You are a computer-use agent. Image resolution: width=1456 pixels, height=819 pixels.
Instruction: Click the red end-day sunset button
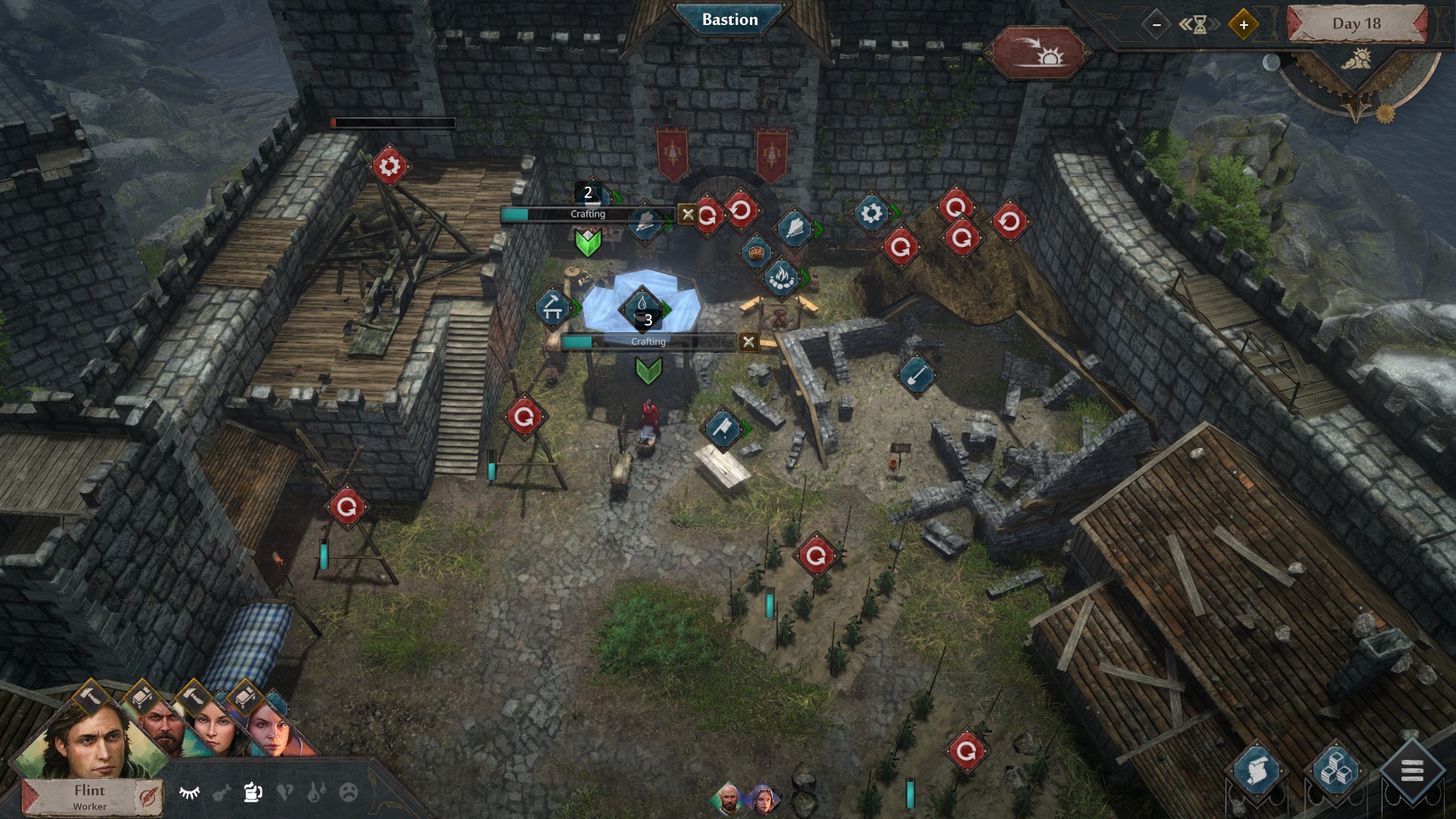click(x=1038, y=52)
